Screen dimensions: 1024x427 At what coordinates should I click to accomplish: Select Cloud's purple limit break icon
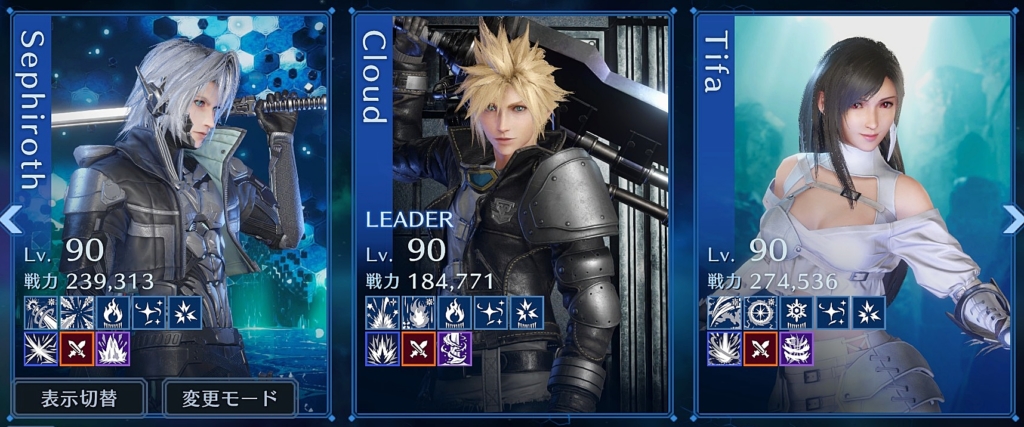click(455, 349)
